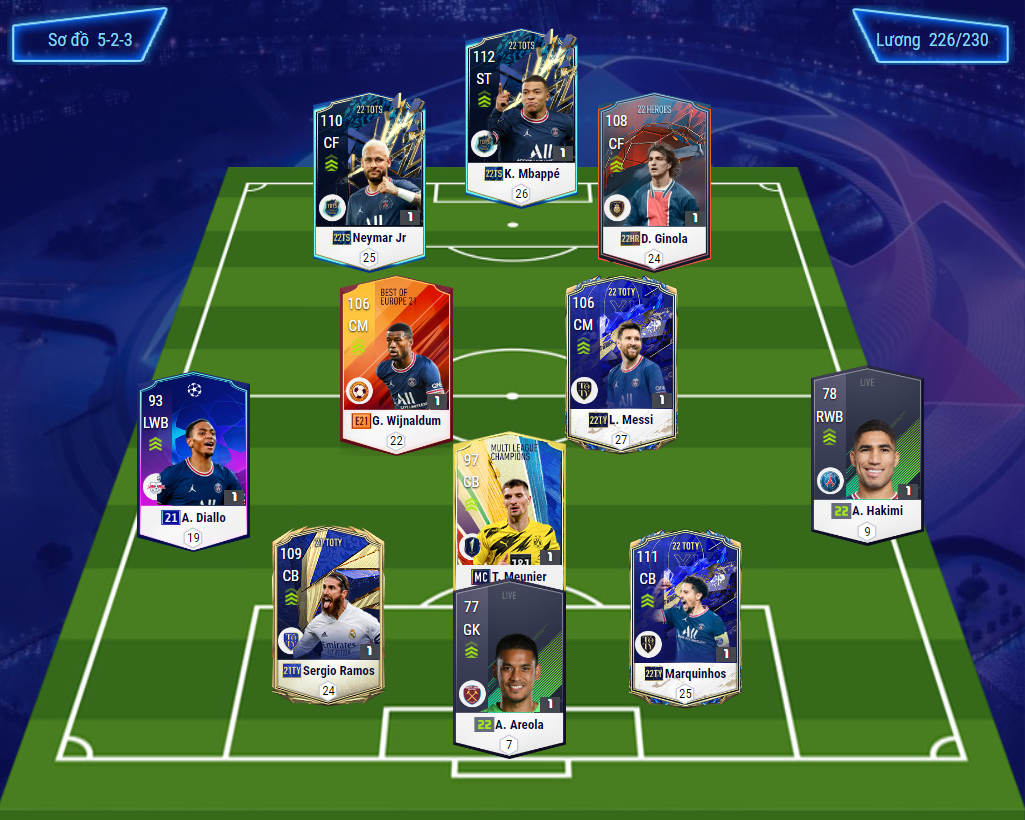Choose the Neymar Jr player card
Image resolution: width=1025 pixels, height=820 pixels.
(x=369, y=175)
